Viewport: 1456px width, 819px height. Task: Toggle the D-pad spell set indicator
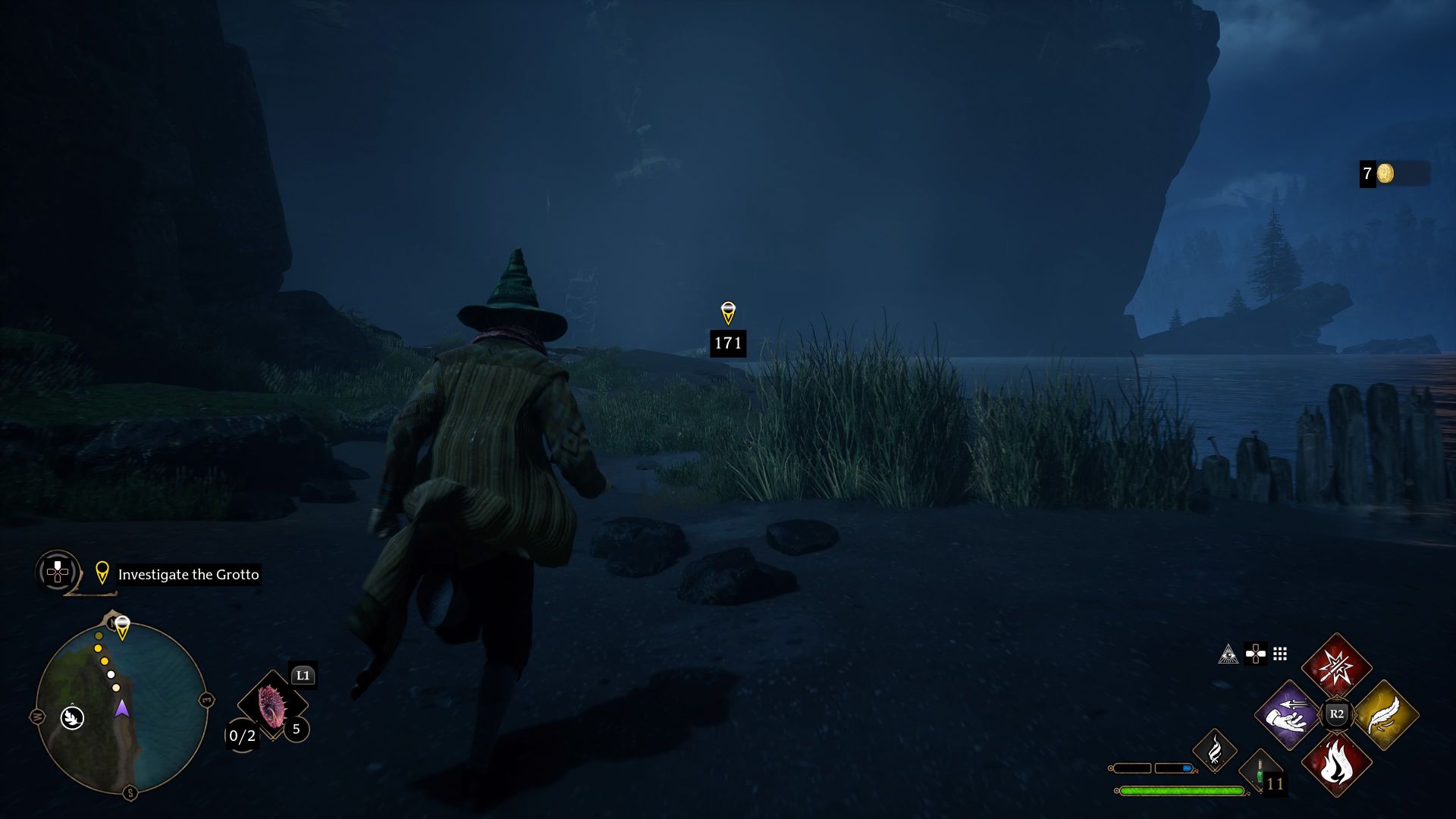coord(1256,654)
